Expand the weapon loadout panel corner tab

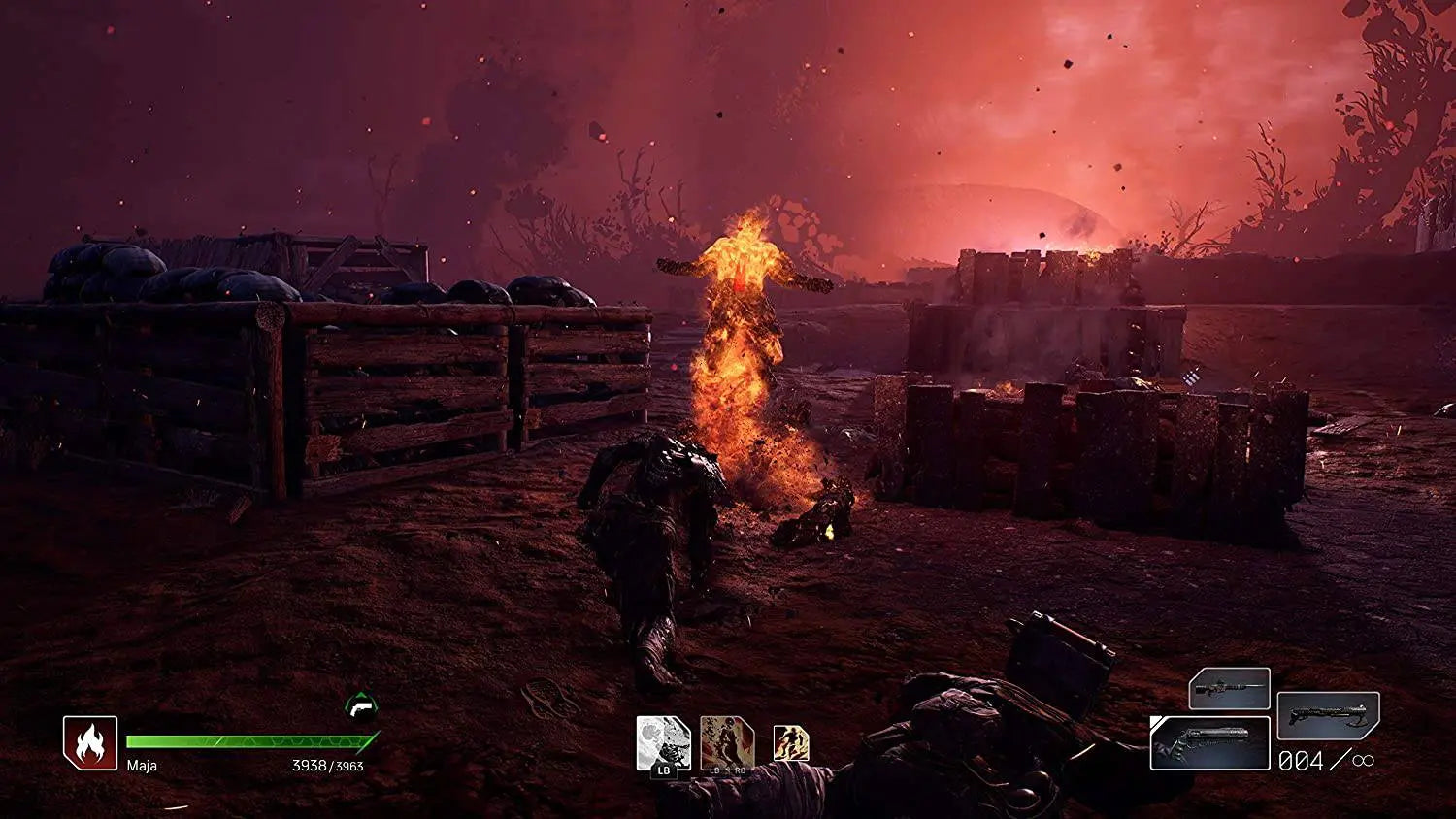1156,721
